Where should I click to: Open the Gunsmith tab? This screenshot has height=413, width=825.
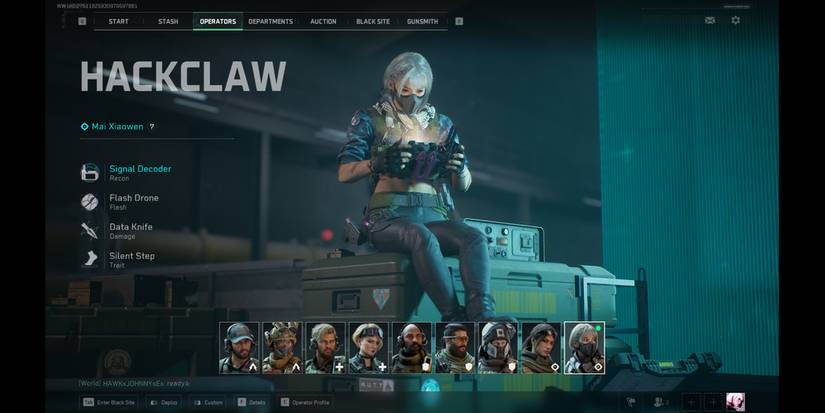(423, 21)
